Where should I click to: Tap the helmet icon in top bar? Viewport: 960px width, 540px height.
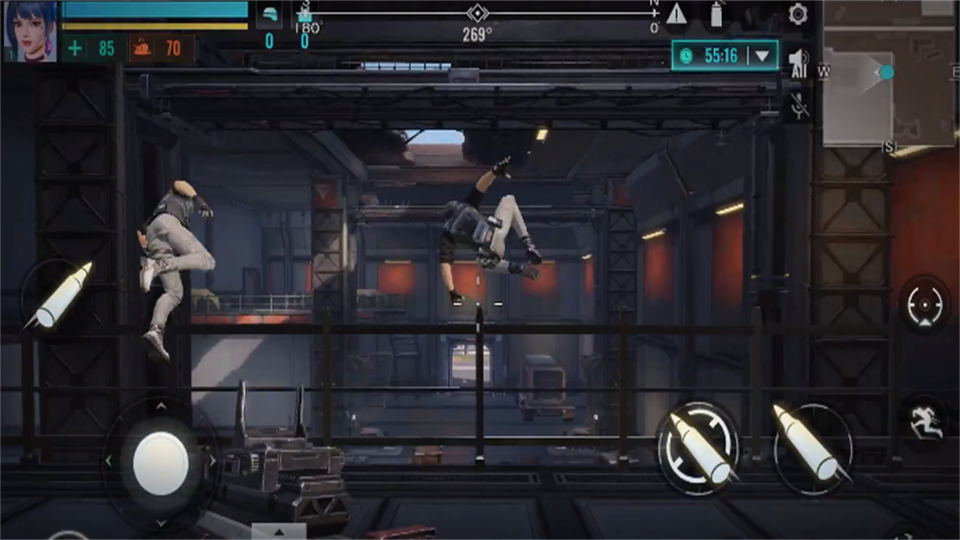[269, 16]
